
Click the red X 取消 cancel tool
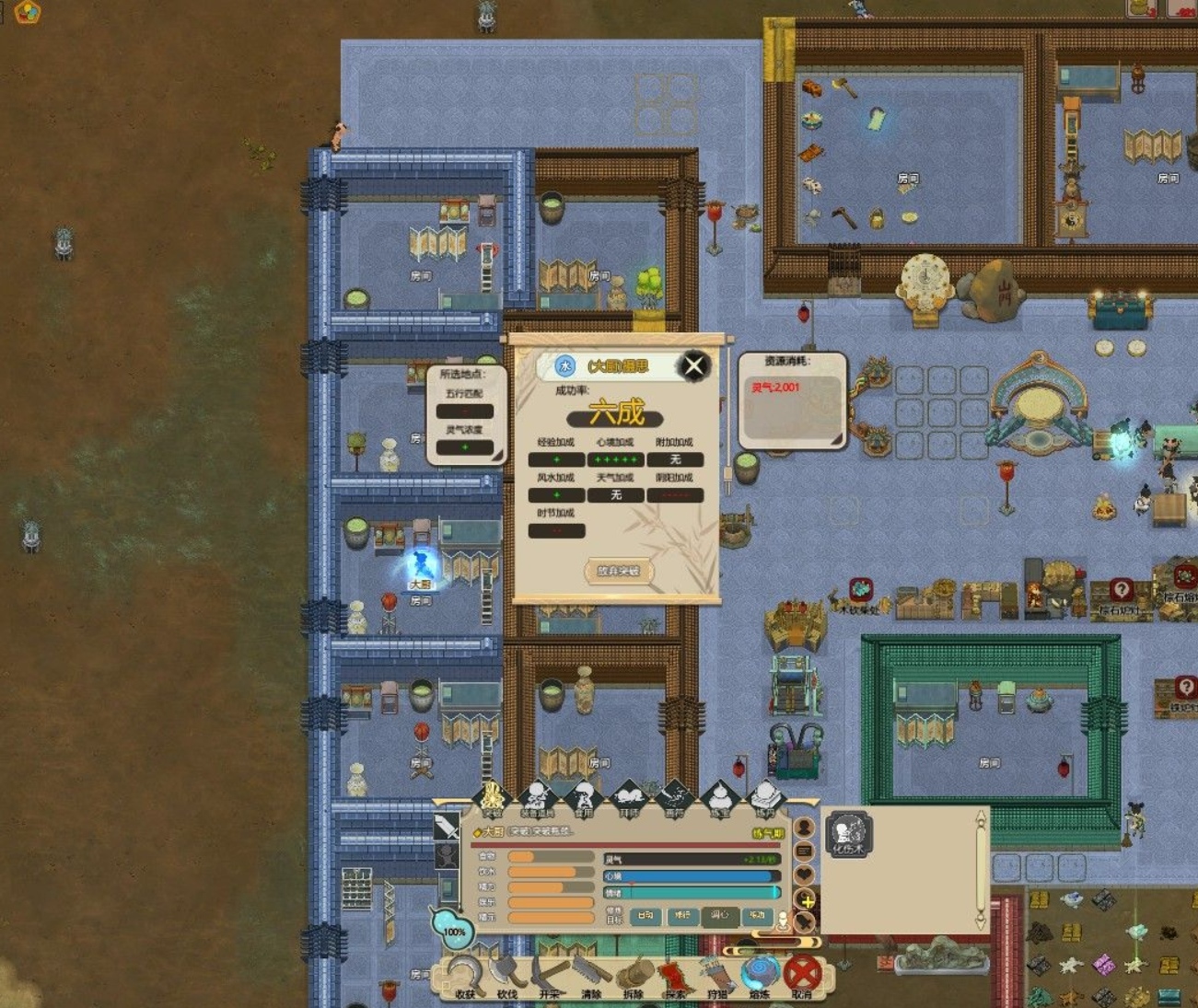coord(802,975)
